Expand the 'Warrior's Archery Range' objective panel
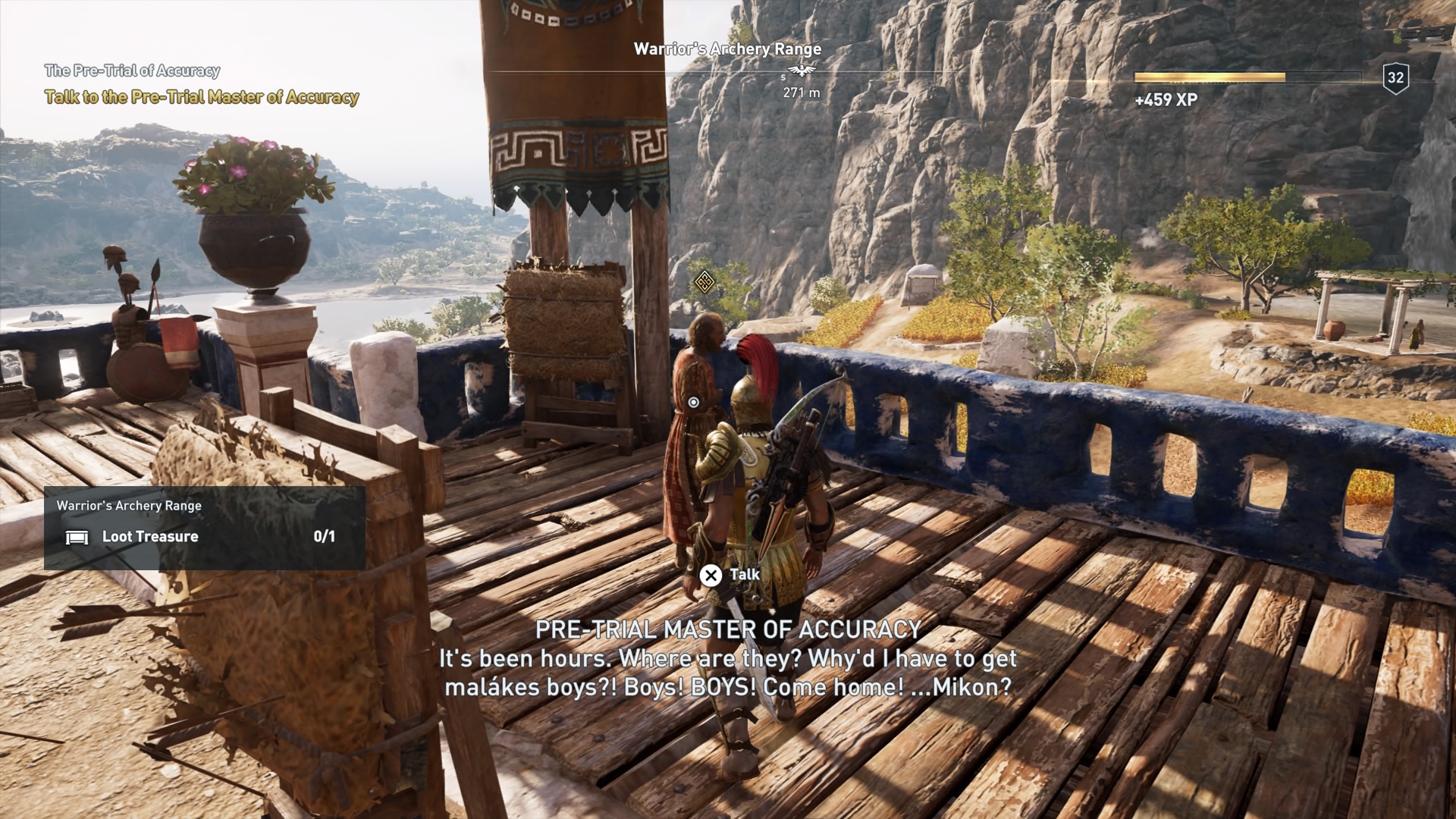1456x819 pixels. (x=128, y=504)
